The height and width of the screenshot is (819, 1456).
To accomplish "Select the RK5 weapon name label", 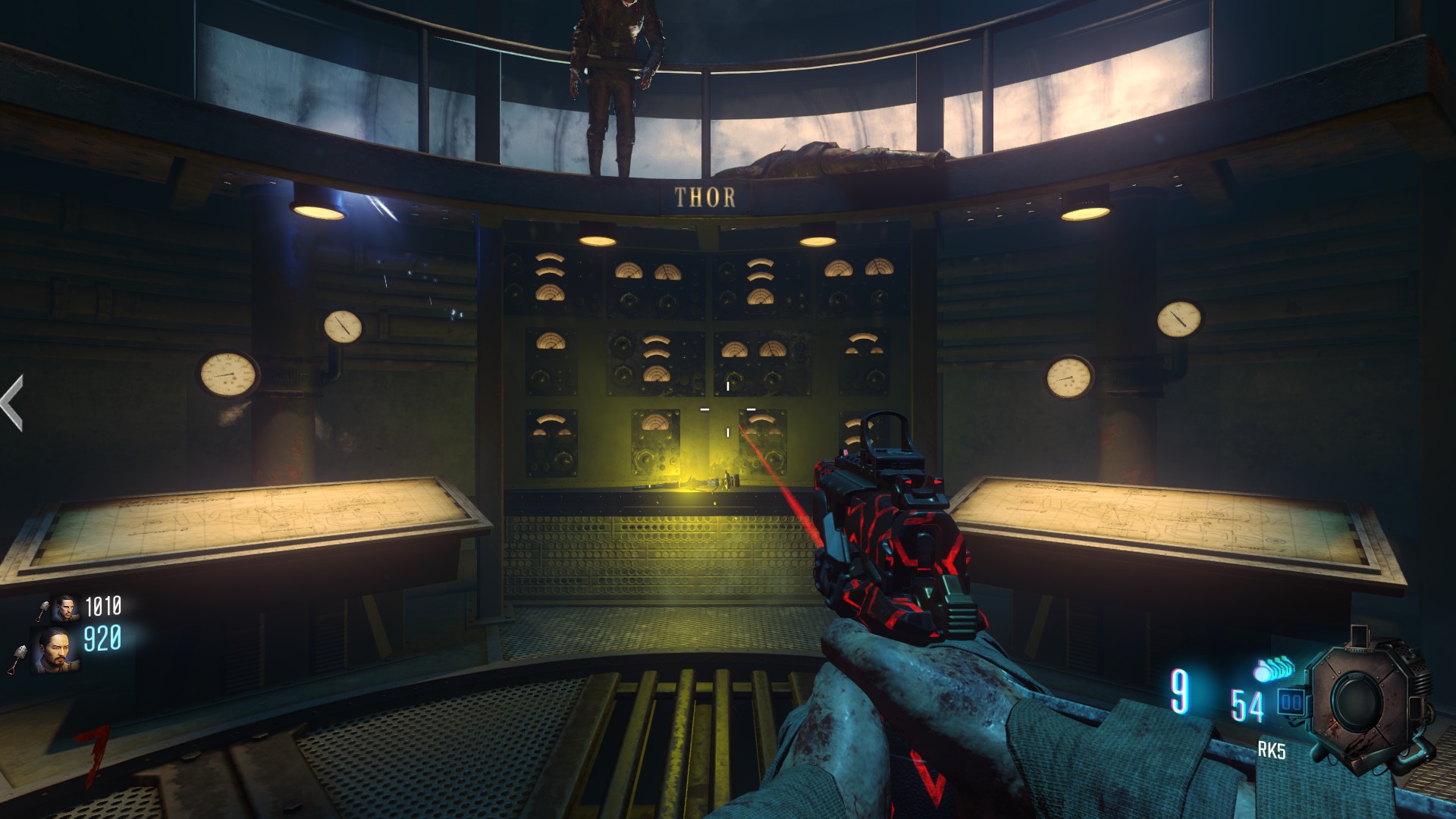I will [1272, 751].
